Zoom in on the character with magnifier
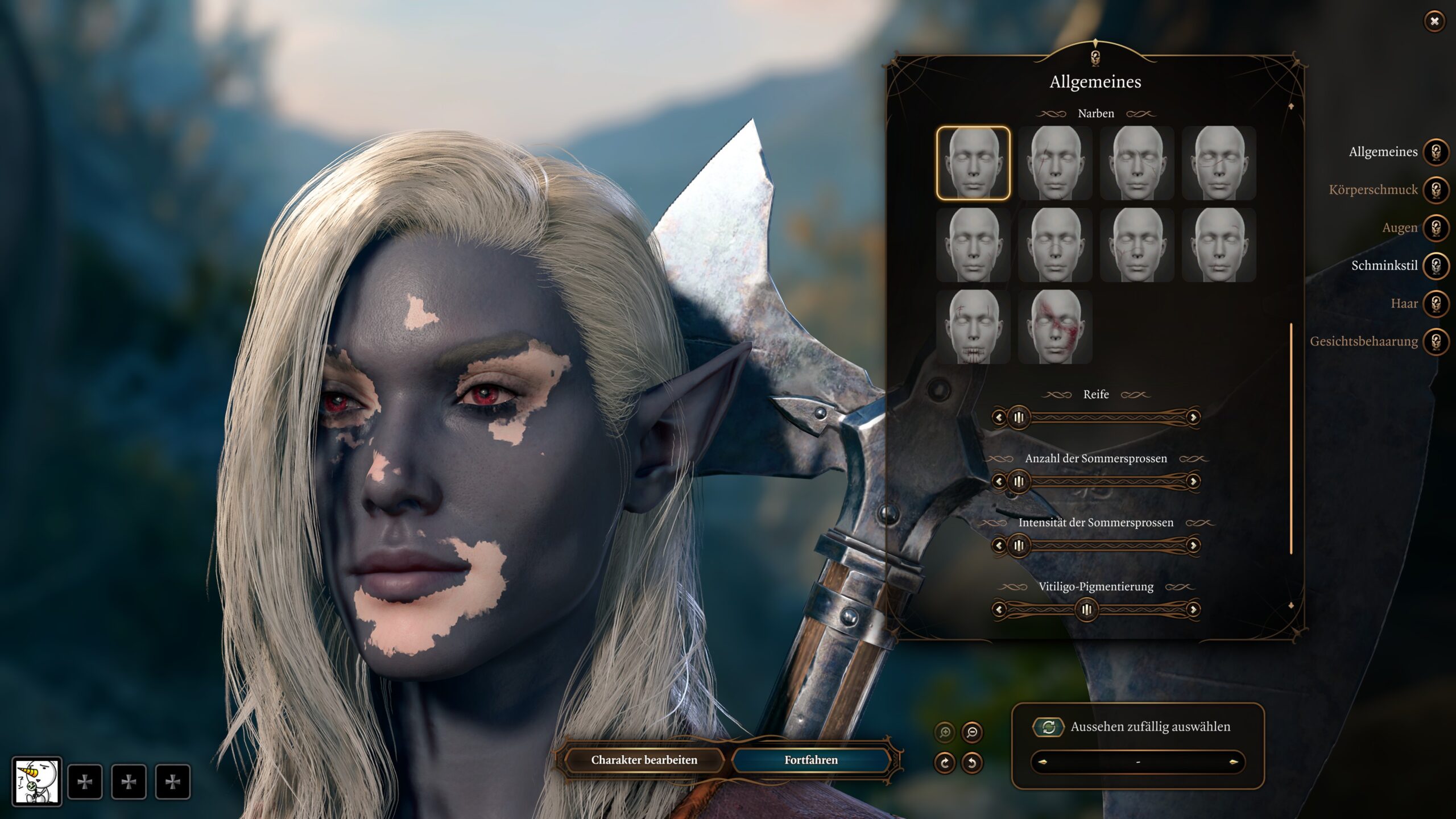The height and width of the screenshot is (819, 1456). (945, 732)
